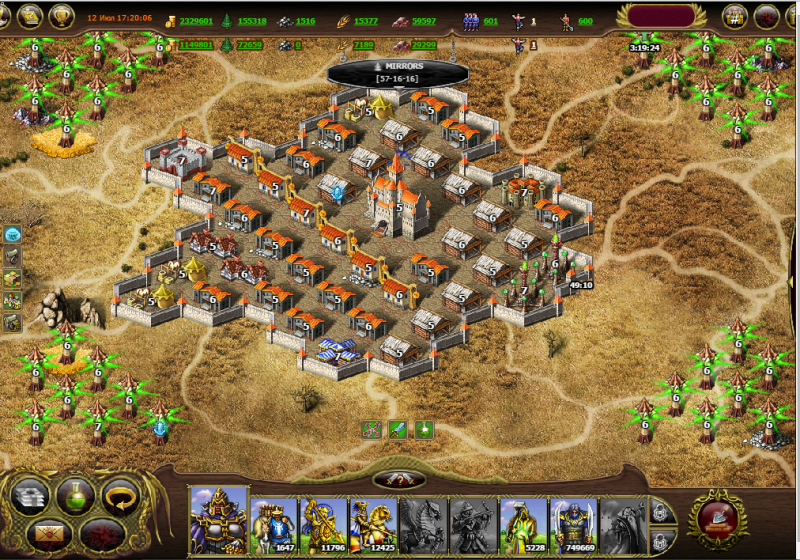Image resolution: width=800 pixels, height=560 pixels.
Task: Click the crossed red arrows map icon
Action: [372, 430]
